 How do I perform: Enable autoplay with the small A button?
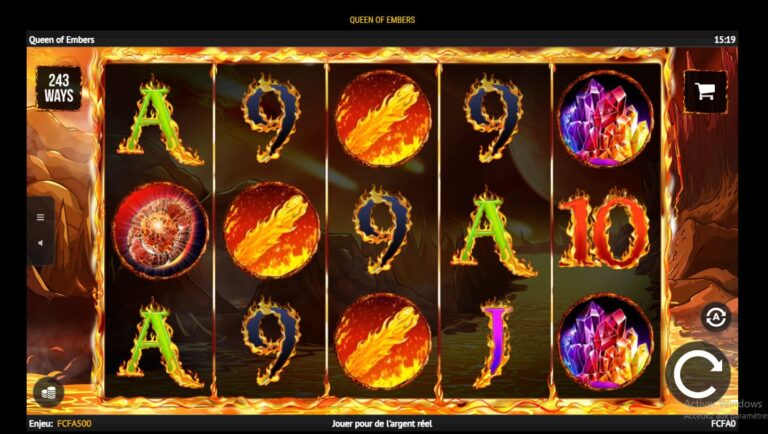coord(715,317)
